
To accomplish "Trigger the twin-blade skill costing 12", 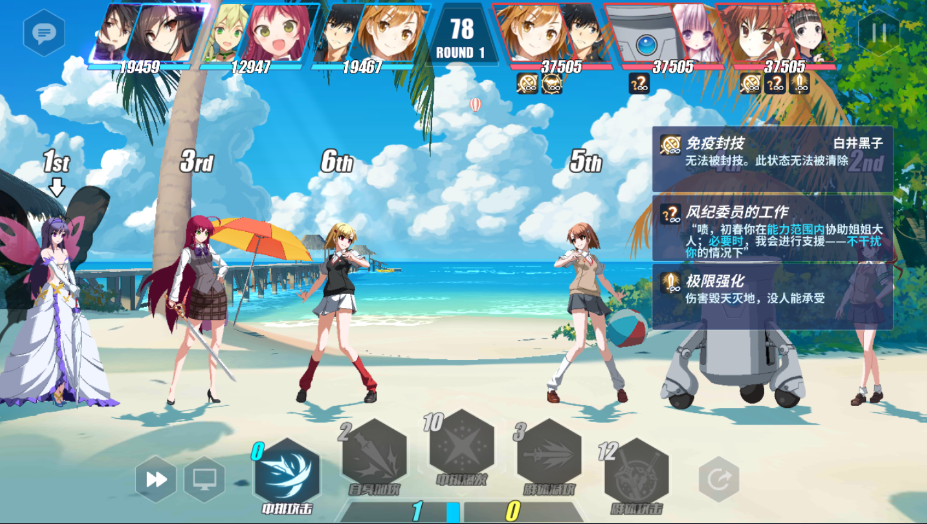I will 636,474.
